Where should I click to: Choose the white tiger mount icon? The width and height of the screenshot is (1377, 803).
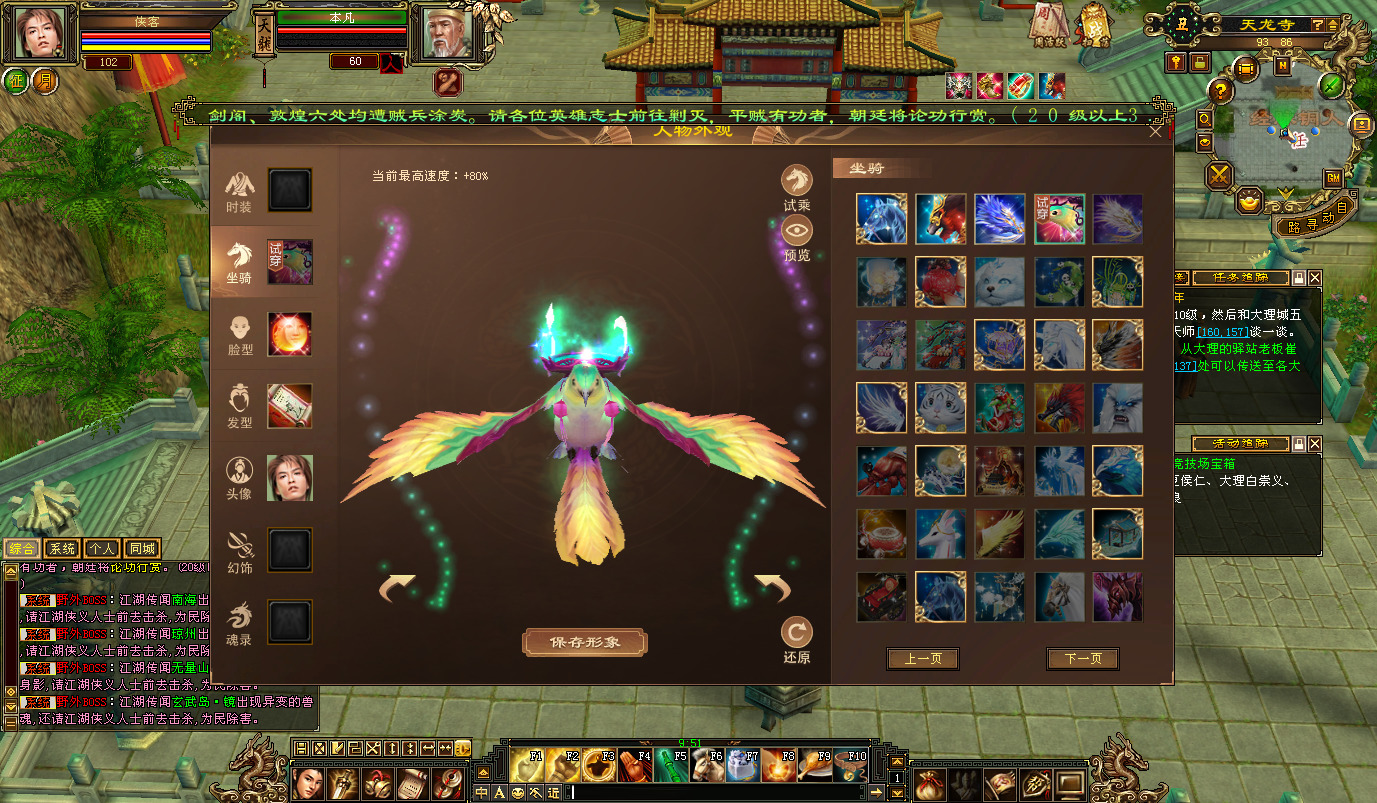click(x=941, y=408)
